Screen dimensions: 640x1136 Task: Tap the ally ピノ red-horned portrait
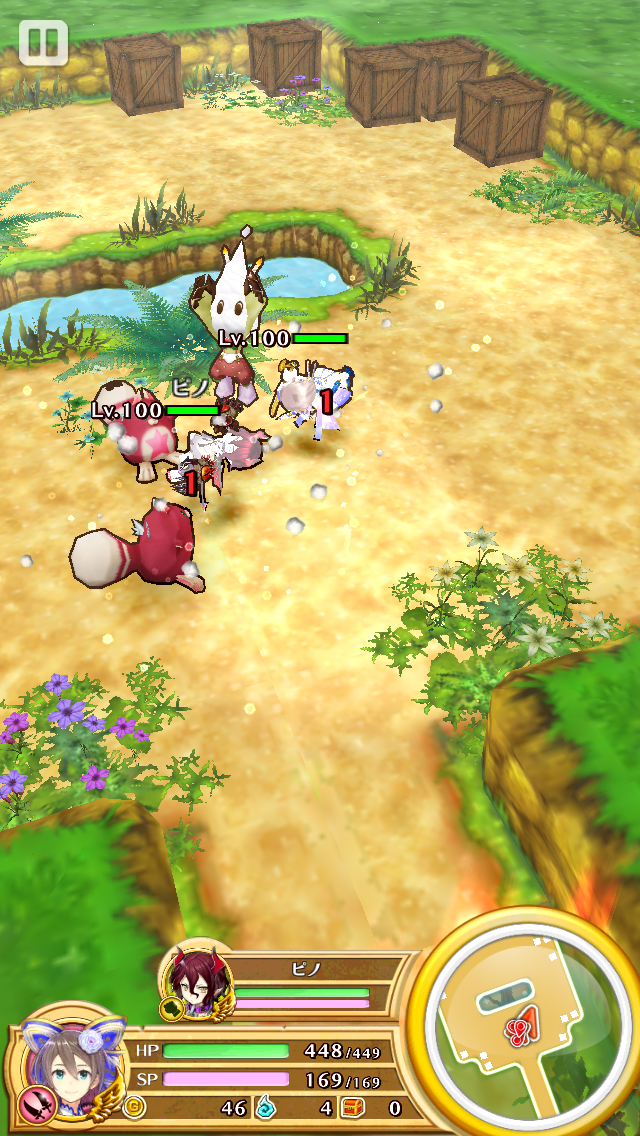click(x=195, y=981)
